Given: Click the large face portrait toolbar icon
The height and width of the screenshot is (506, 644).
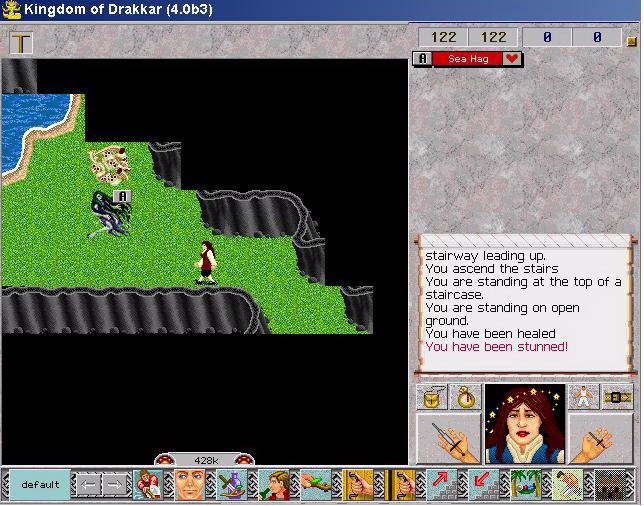Looking at the screenshot, I should pyautogui.click(x=190, y=485).
